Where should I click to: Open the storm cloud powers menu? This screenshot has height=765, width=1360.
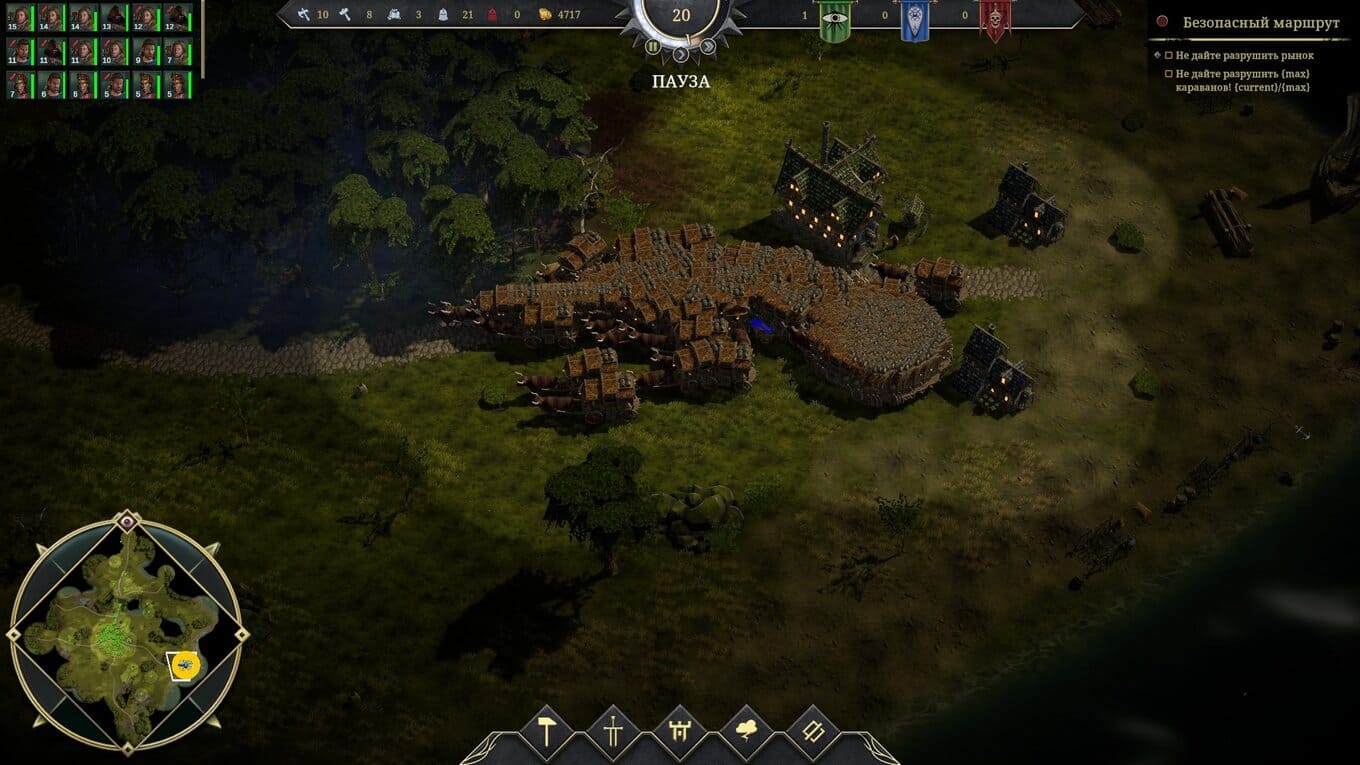(746, 731)
